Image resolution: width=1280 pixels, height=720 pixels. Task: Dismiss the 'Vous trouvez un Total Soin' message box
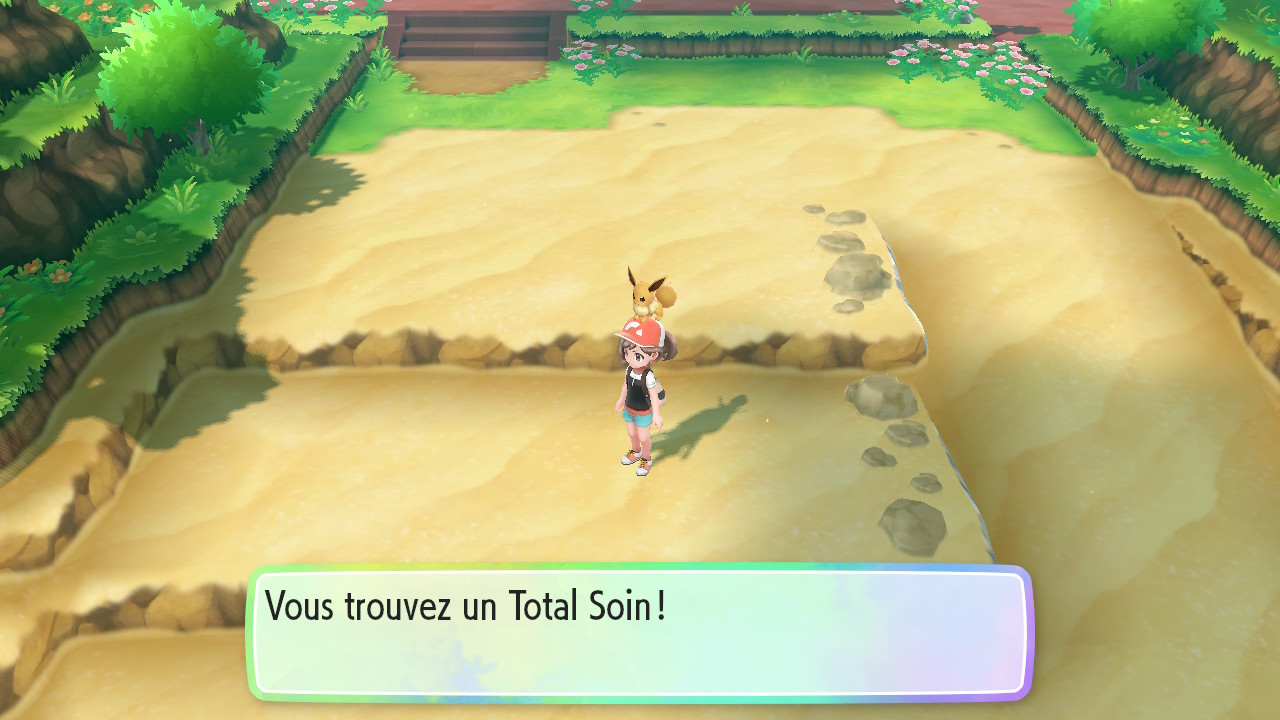(640, 632)
